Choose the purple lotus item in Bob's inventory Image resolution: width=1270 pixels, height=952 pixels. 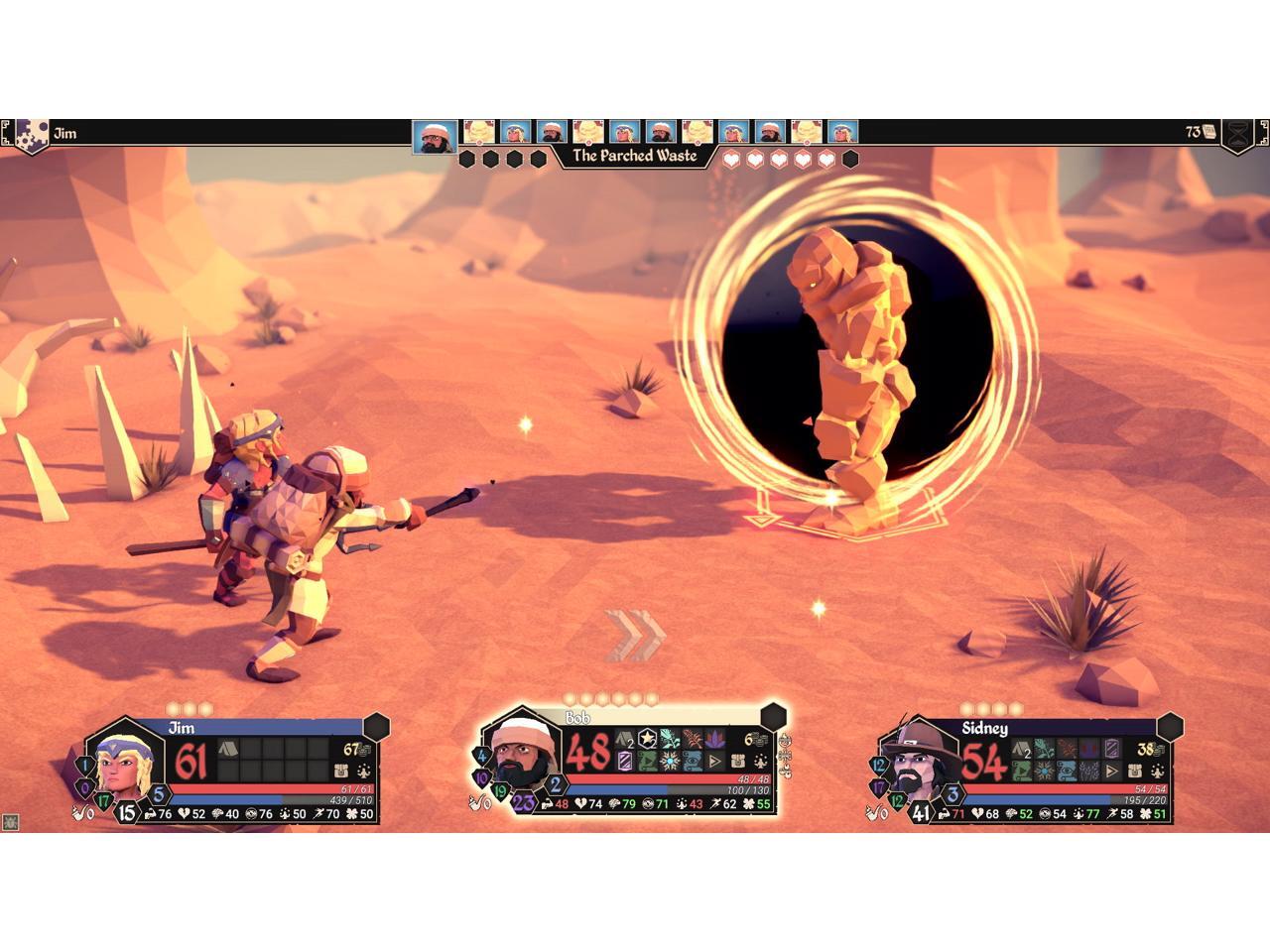pos(715,739)
